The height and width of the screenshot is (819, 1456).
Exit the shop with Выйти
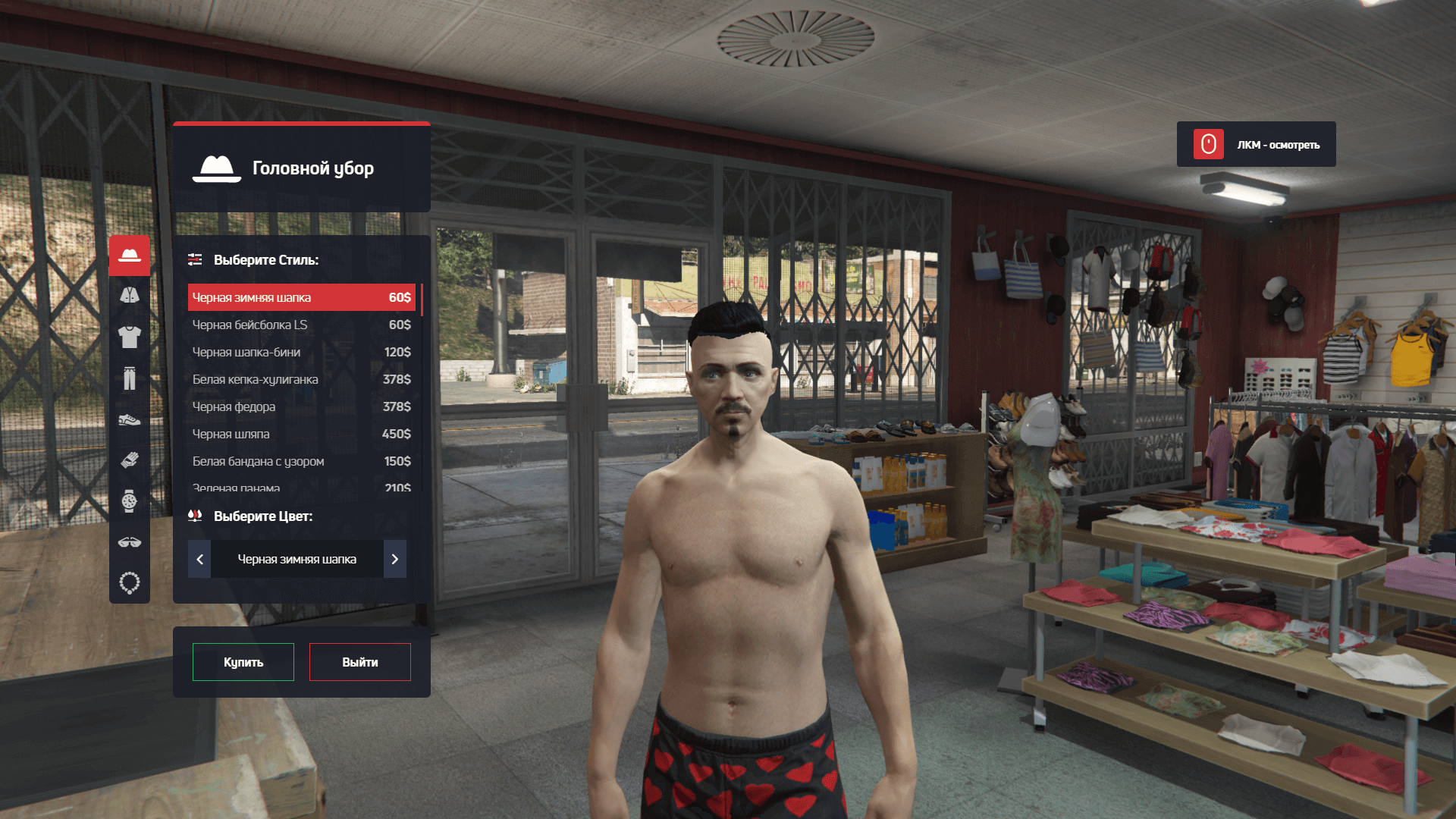[359, 662]
